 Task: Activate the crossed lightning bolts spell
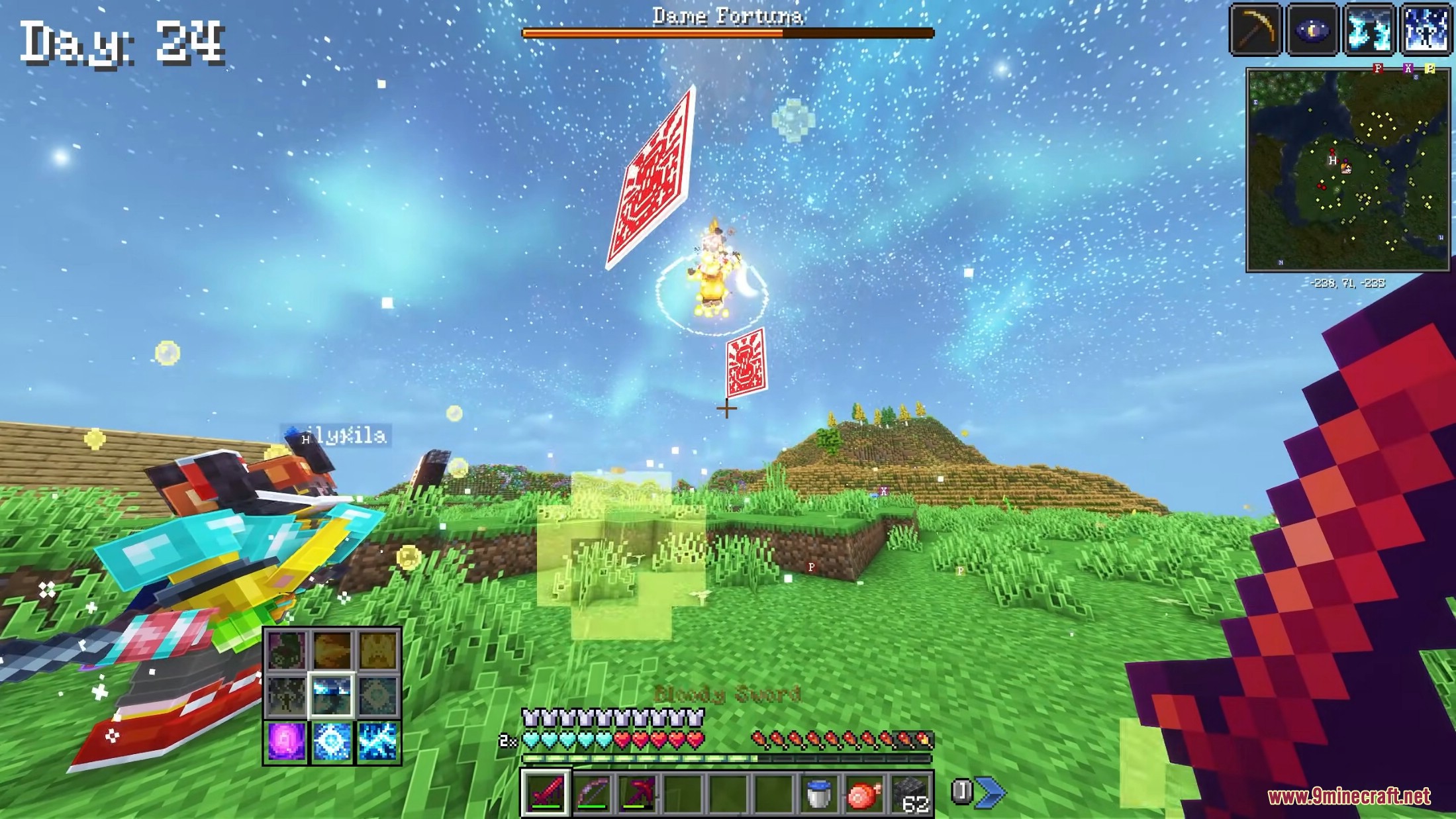point(377,741)
